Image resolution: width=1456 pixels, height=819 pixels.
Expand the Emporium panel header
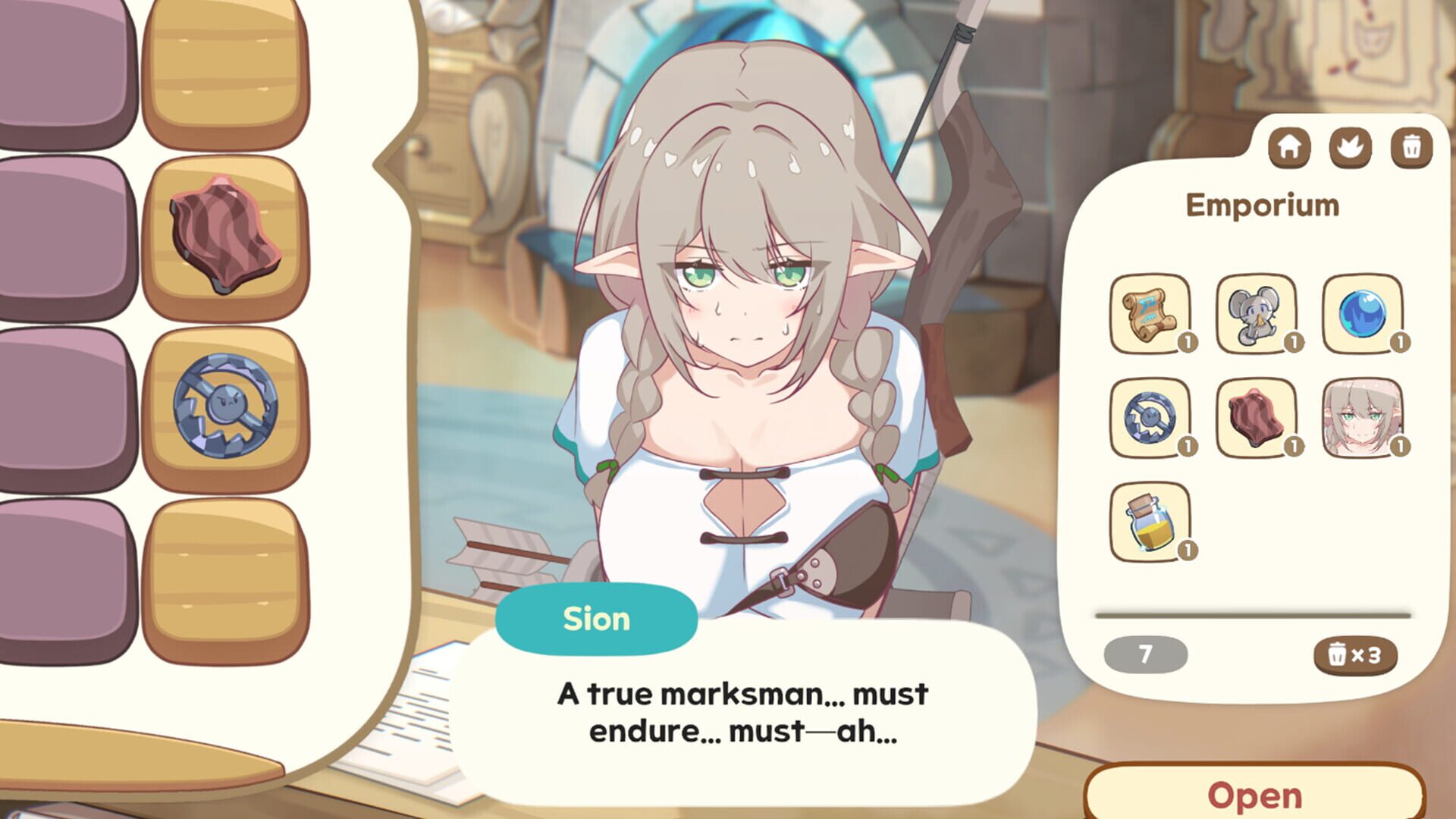coord(1261,206)
